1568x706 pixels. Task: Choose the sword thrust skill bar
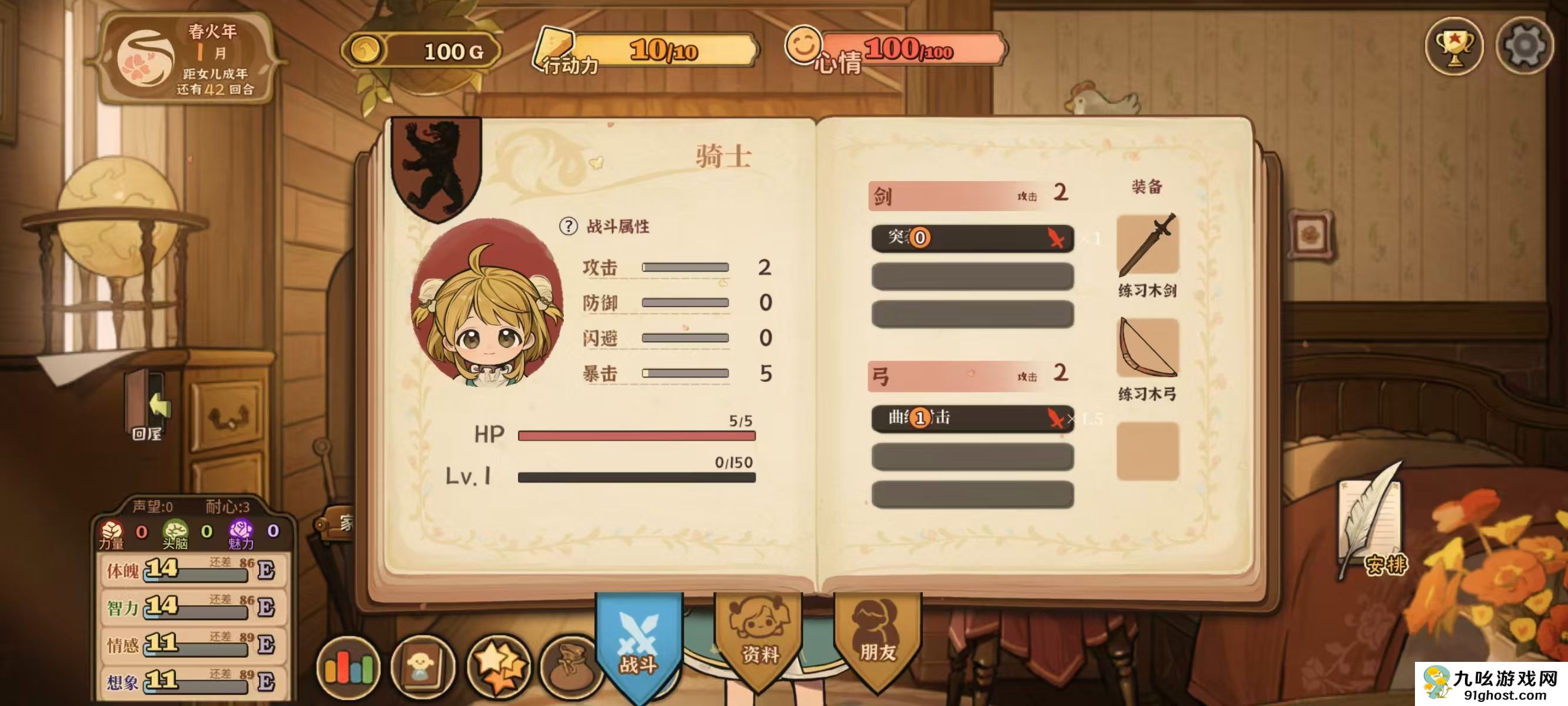click(x=972, y=238)
